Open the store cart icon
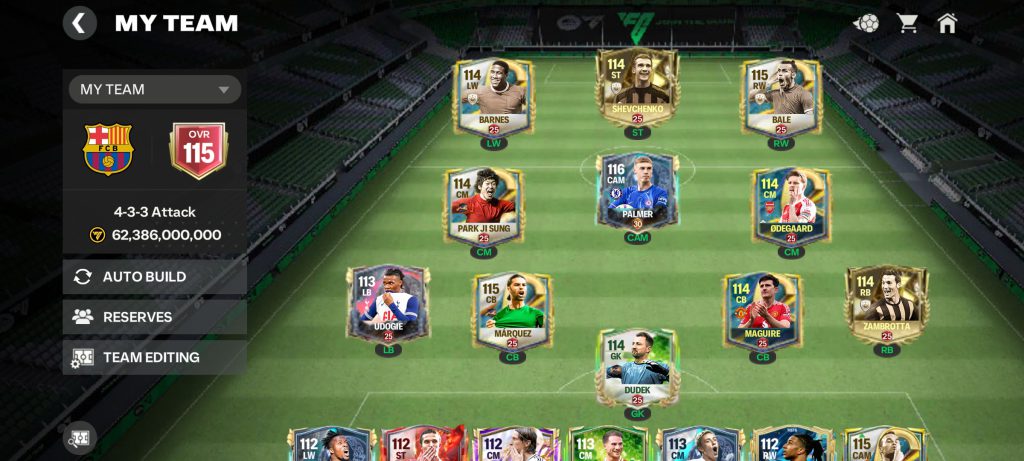The width and height of the screenshot is (1024, 461). [907, 22]
